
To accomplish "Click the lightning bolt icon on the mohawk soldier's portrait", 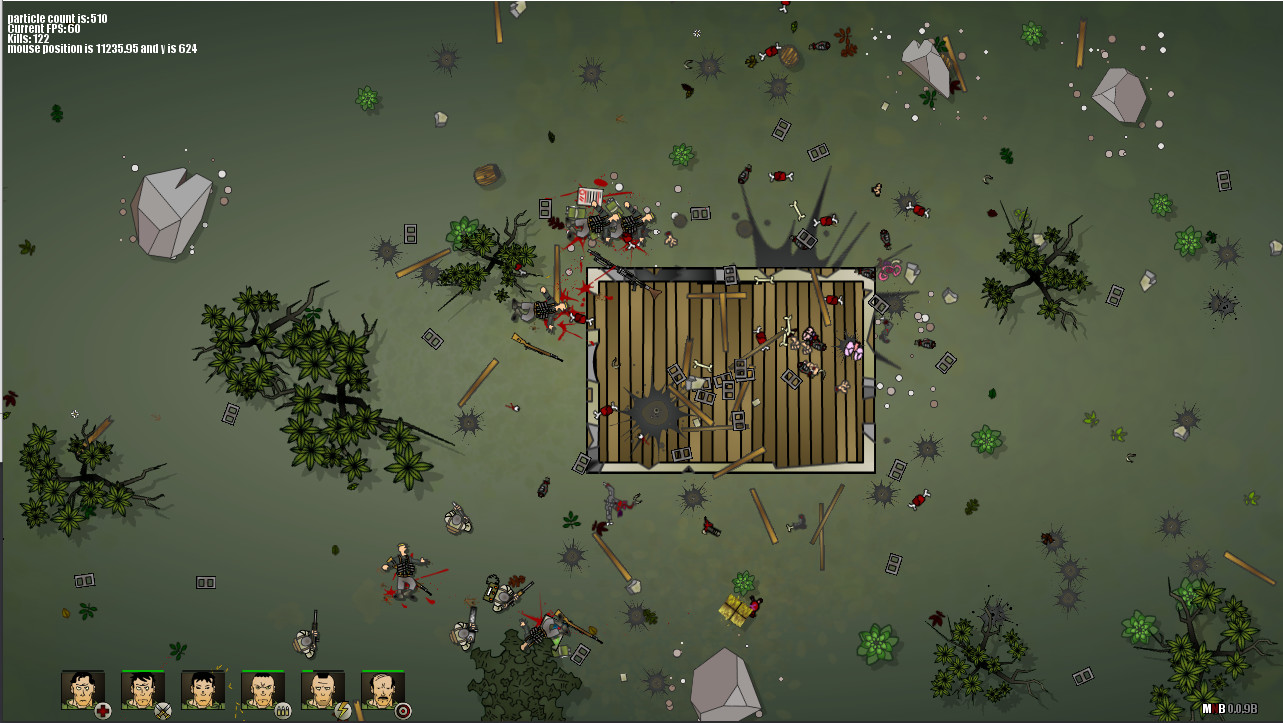I will pos(344,711).
